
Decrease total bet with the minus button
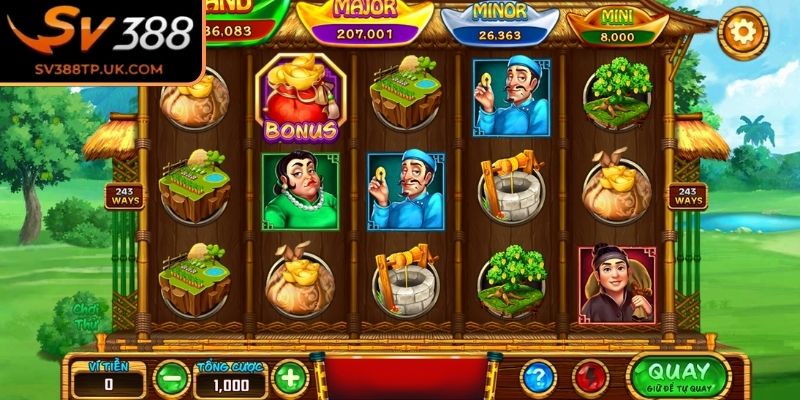tap(171, 377)
